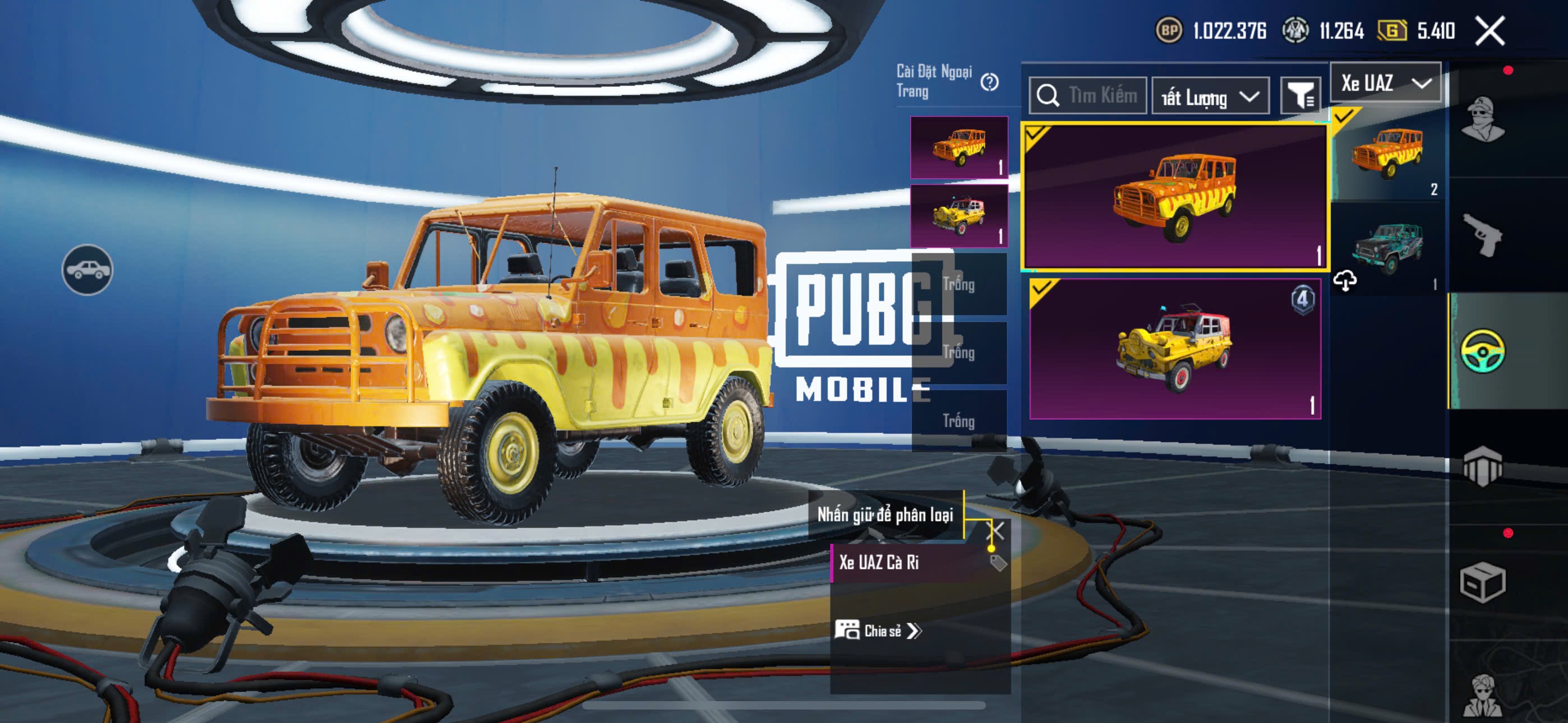Select the small orange UAZ loadout slot
This screenshot has width=1568, height=723.
point(959,147)
